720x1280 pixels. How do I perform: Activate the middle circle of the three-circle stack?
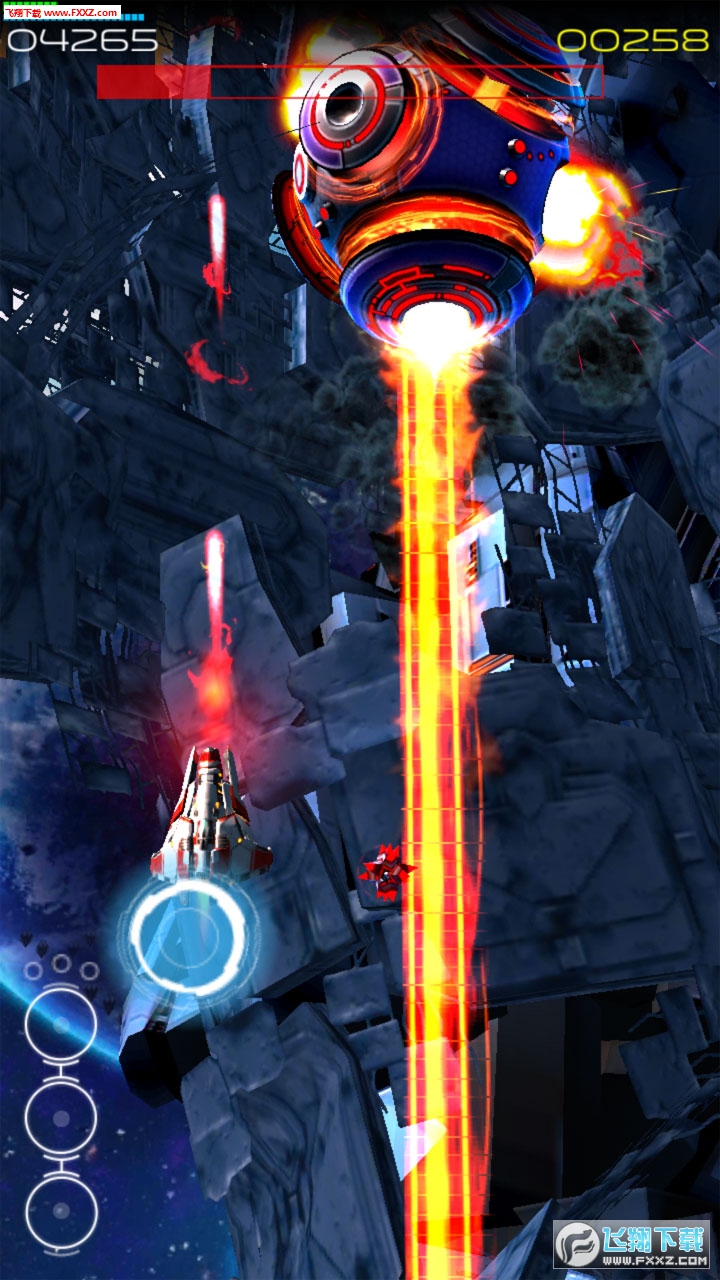coord(61,1116)
